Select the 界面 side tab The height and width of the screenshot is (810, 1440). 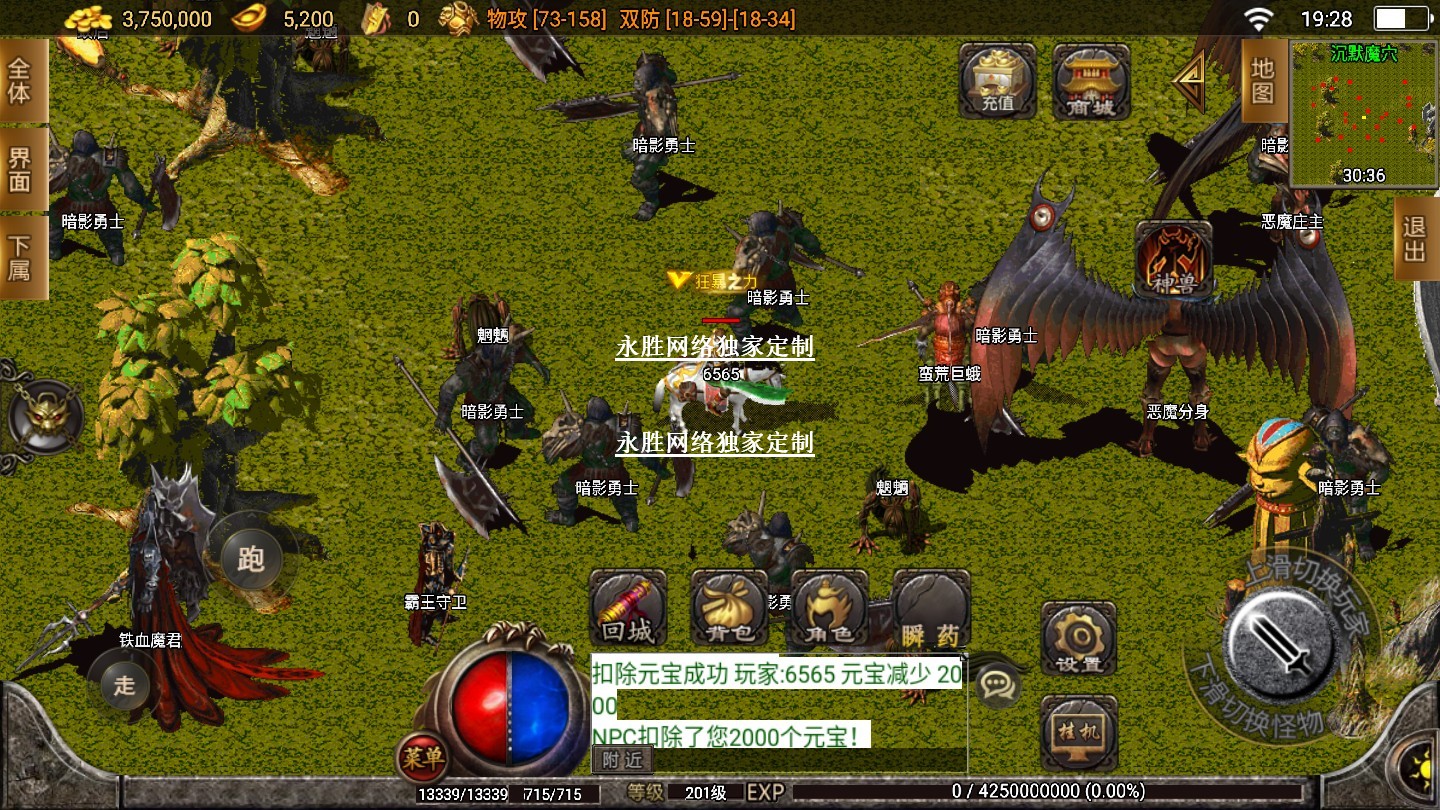tap(20, 169)
